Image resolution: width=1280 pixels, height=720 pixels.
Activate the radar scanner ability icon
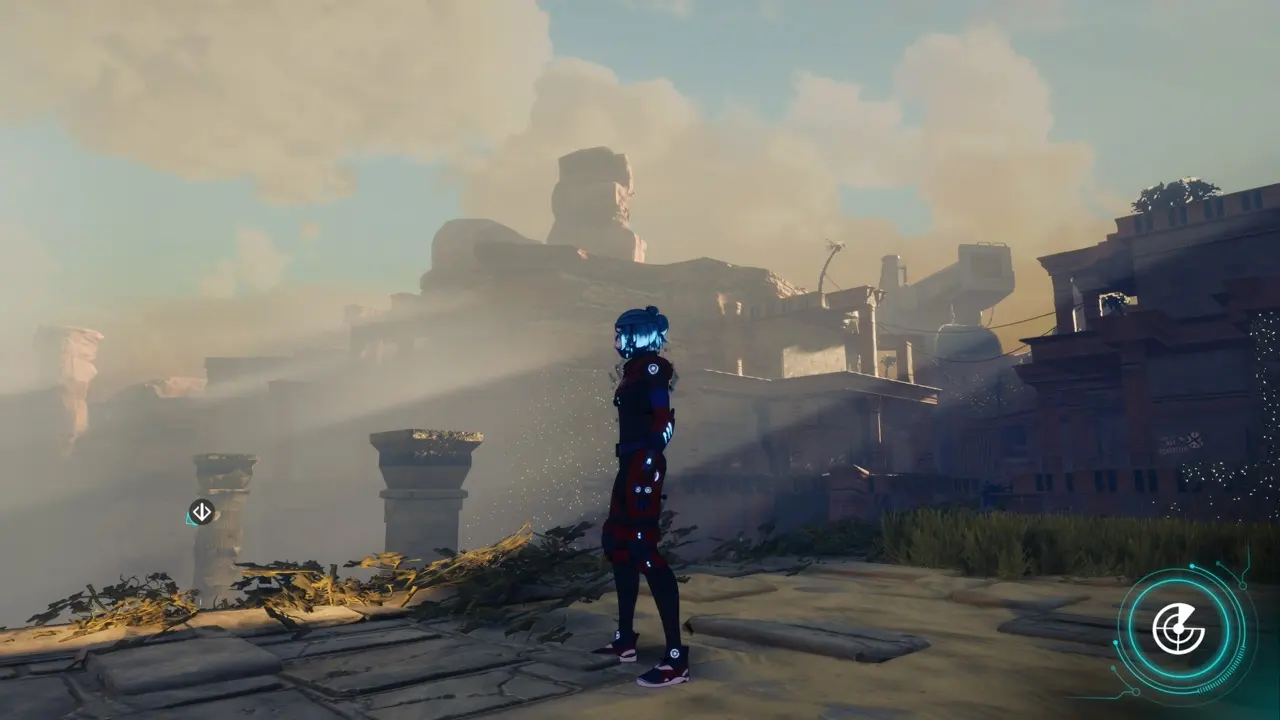pyautogui.click(x=1179, y=629)
